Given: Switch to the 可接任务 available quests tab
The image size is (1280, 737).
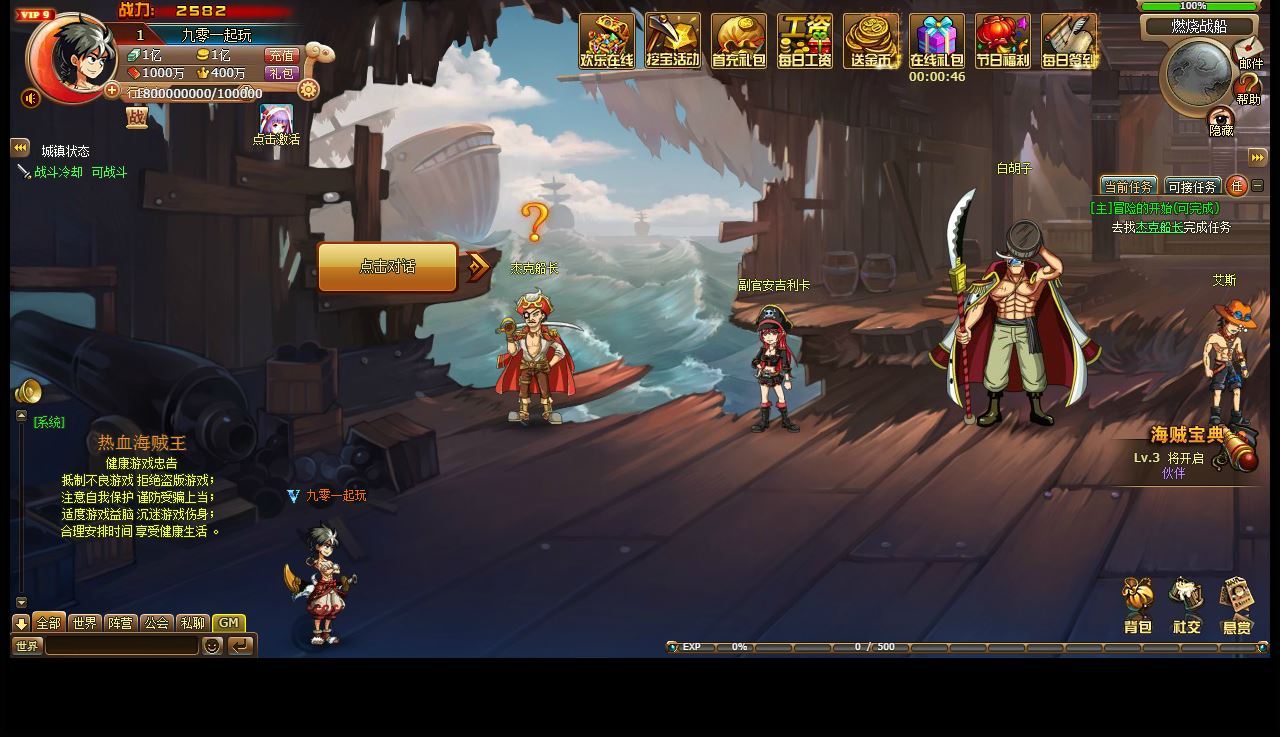Looking at the screenshot, I should pyautogui.click(x=1192, y=187).
